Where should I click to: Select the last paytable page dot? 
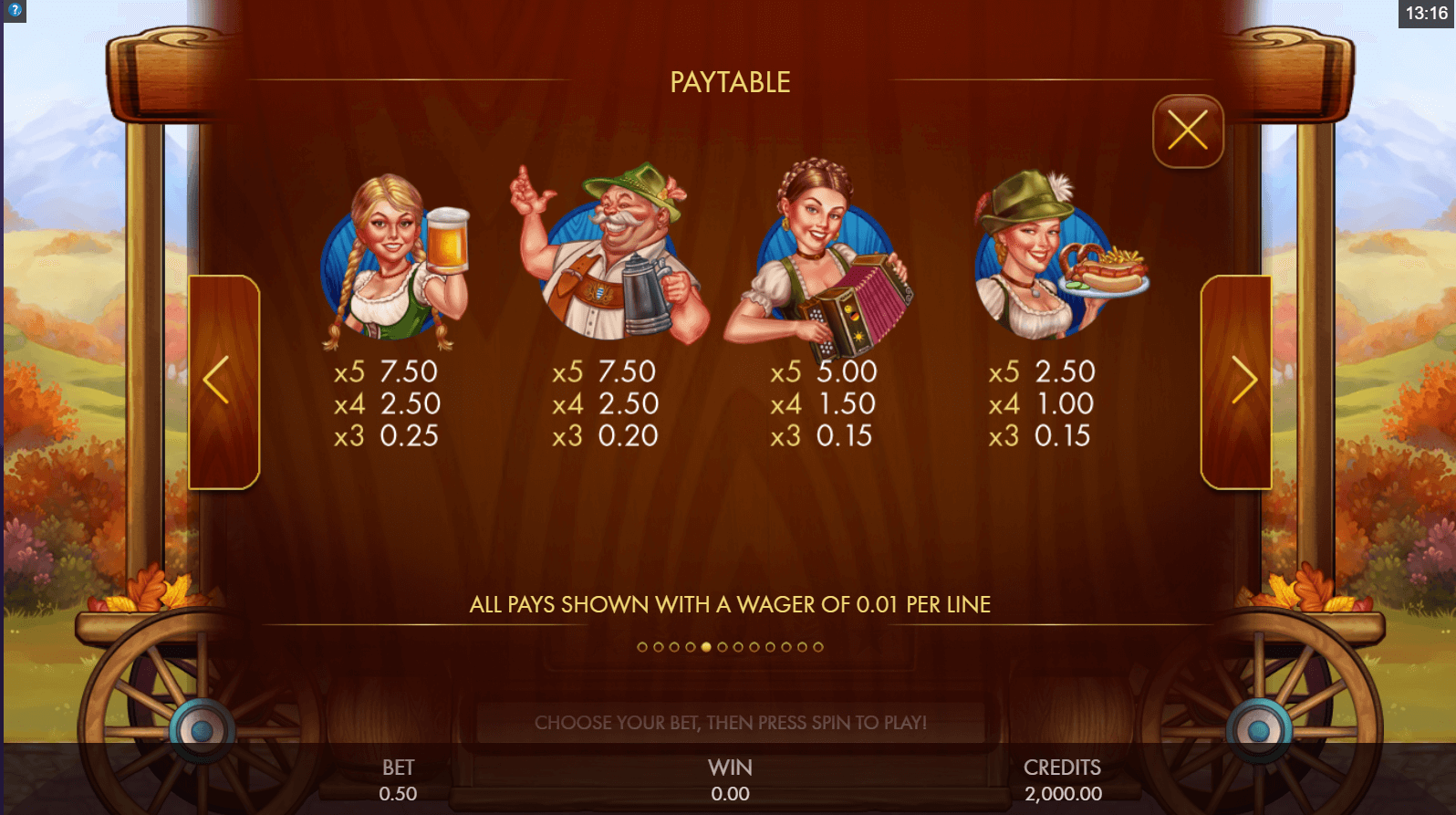pos(818,647)
